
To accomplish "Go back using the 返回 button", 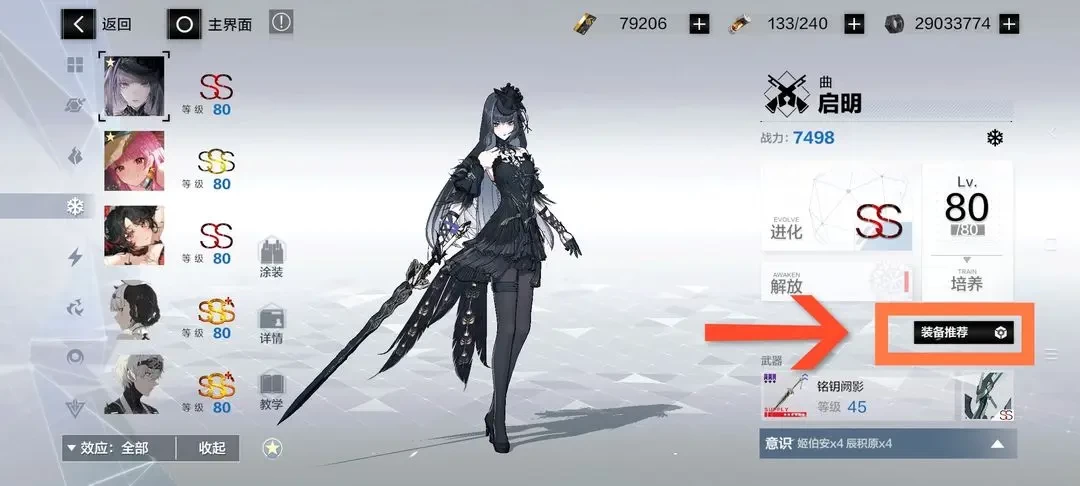I will pyautogui.click(x=98, y=24).
